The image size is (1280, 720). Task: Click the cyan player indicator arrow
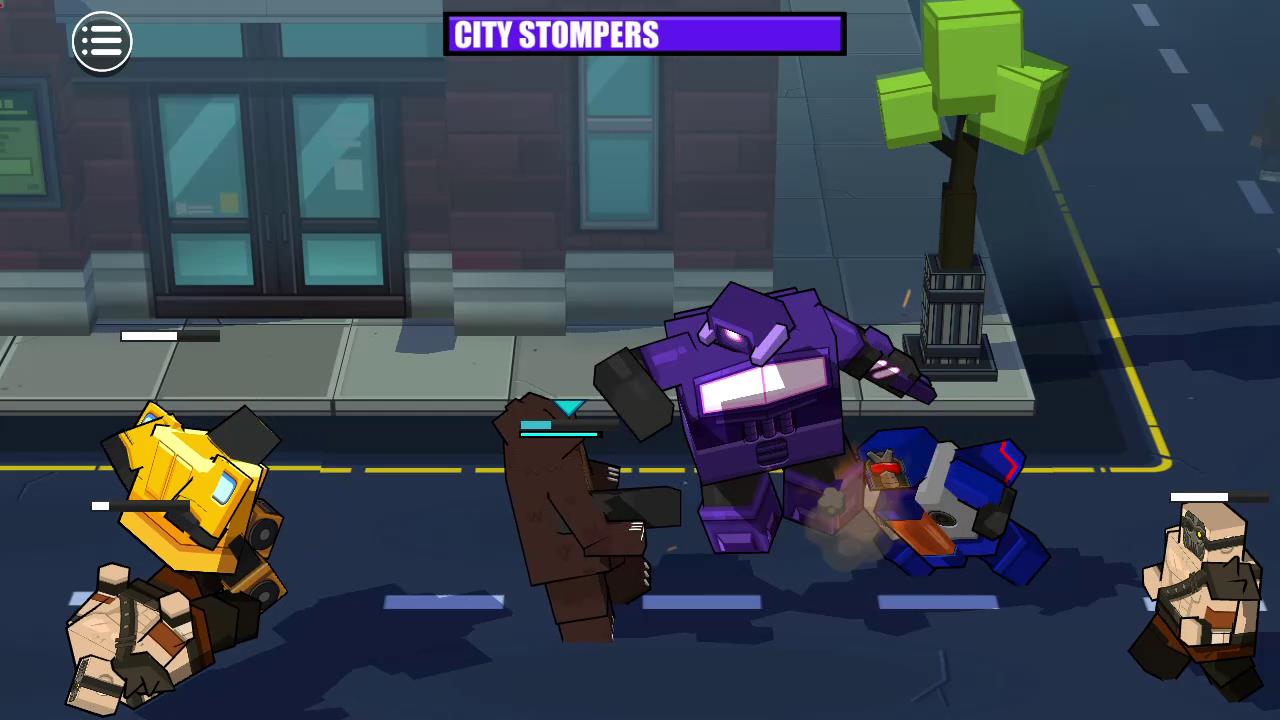pos(568,408)
